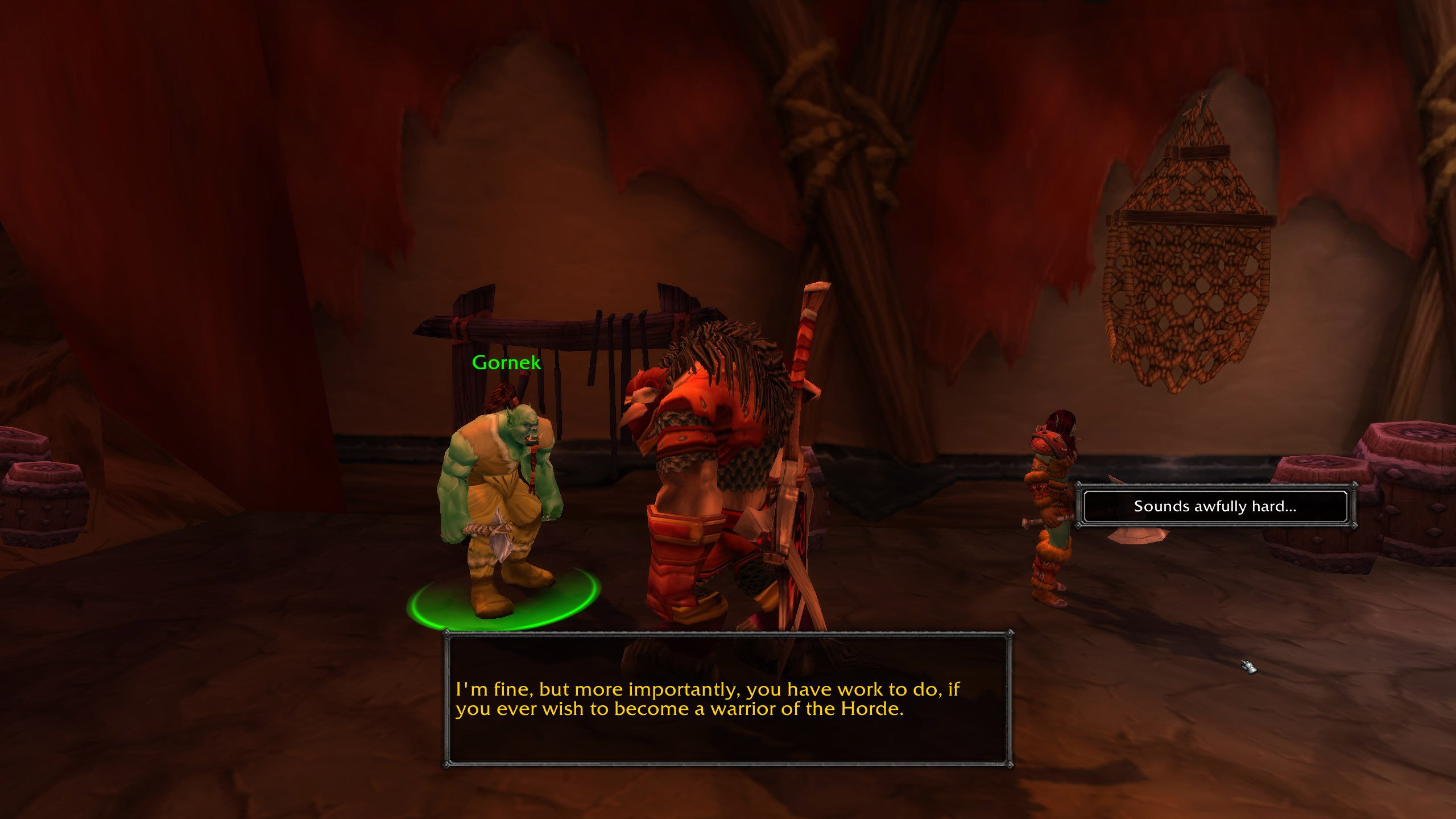Choose the "Sounds awfully hard..." reply

(1215, 506)
